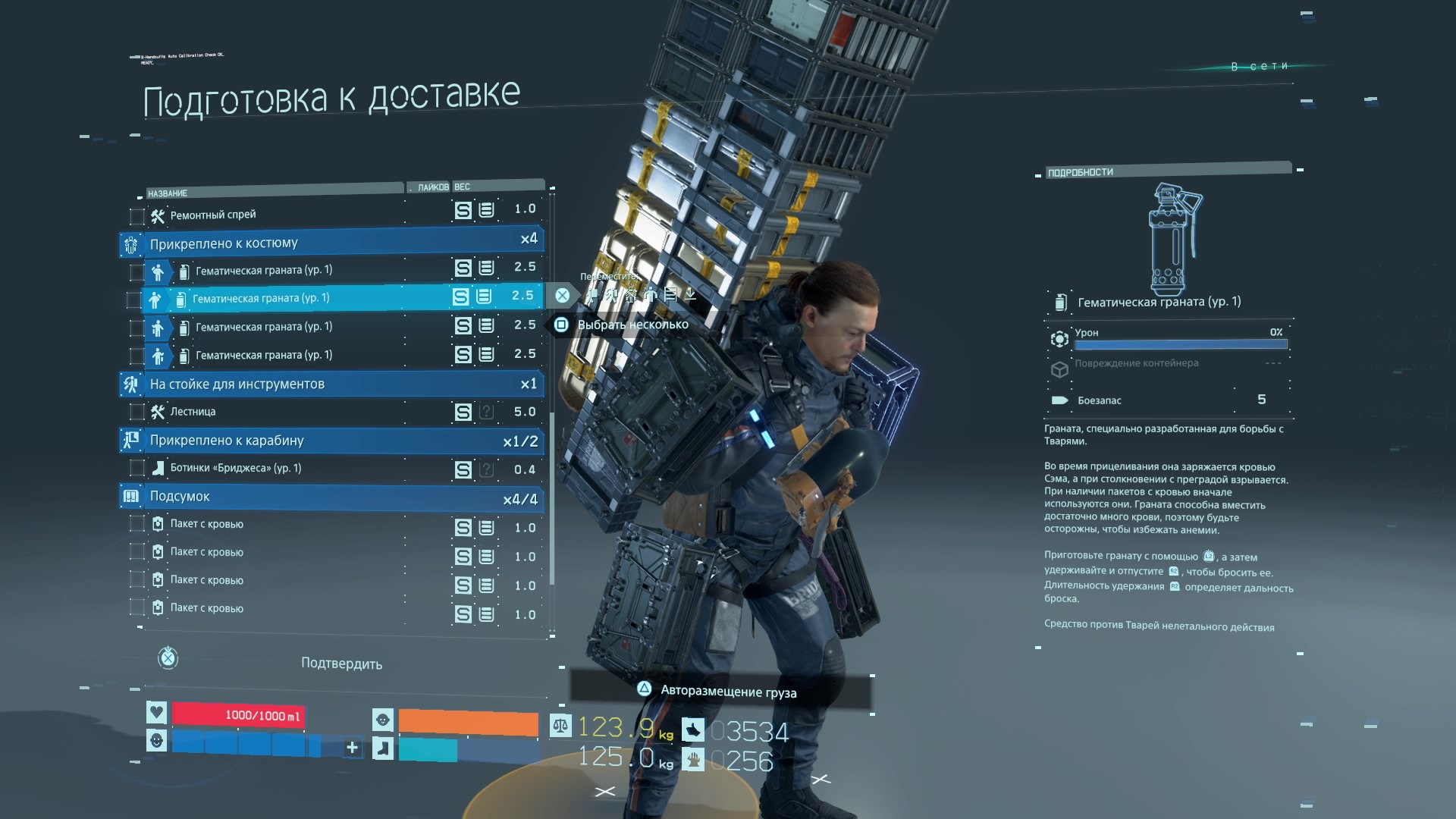
Task: Click the heart icon next to the blood bar
Action: pyautogui.click(x=157, y=712)
